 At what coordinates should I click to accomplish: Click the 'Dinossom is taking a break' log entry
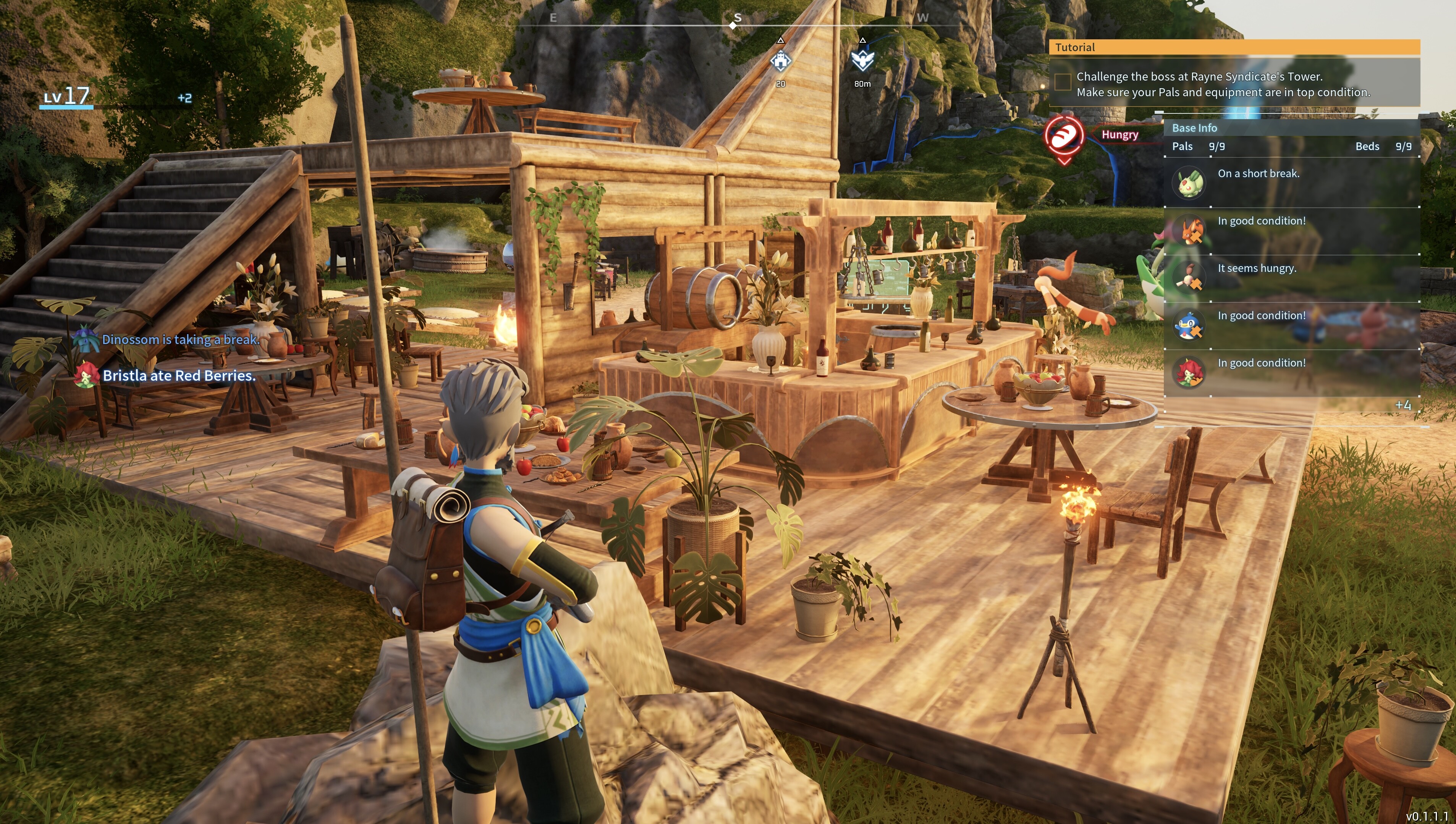point(180,339)
